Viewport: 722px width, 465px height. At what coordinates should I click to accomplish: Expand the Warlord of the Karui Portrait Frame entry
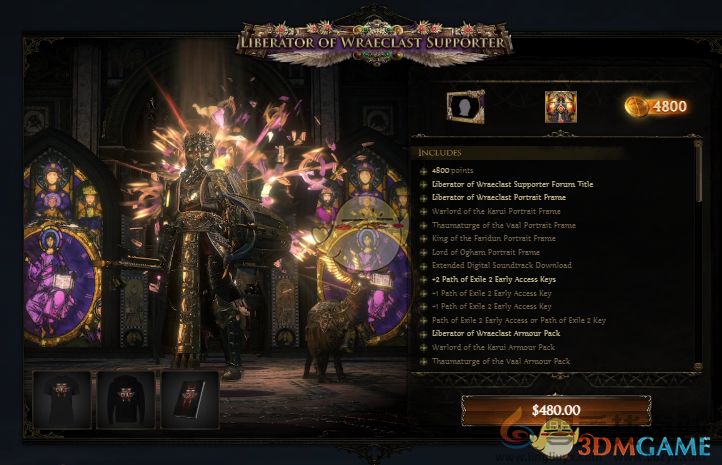coord(424,211)
